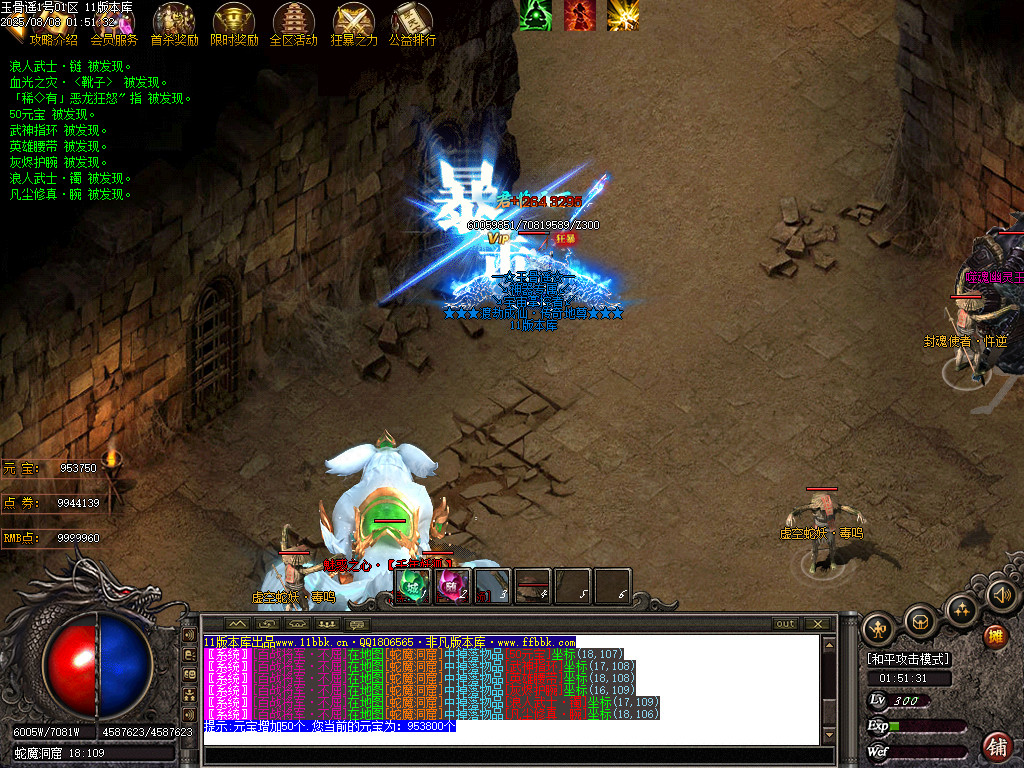Open the 铺 shop button
This screenshot has width=1024, height=768.
(x=996, y=746)
